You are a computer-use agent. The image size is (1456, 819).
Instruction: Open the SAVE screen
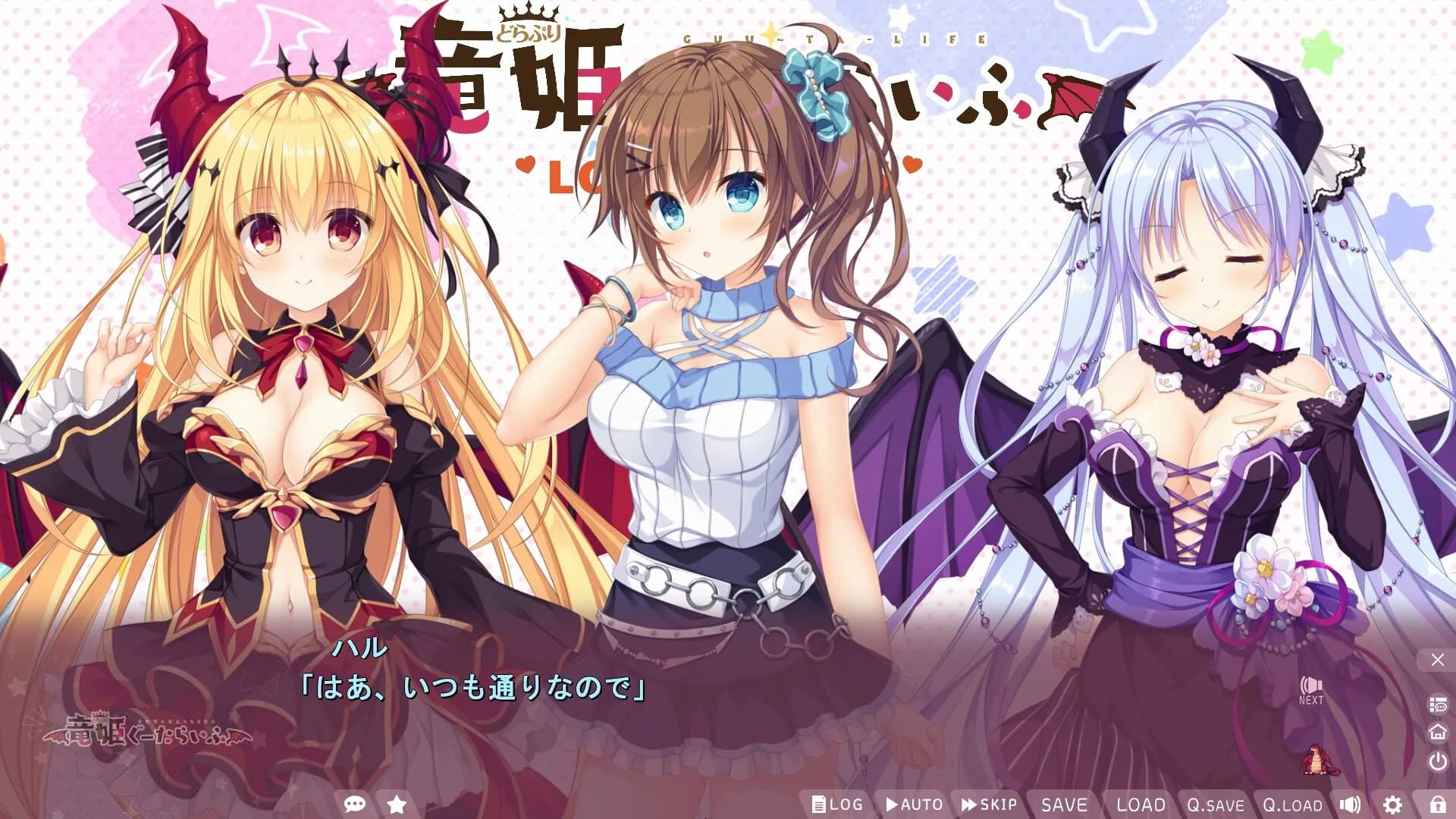pos(1065,805)
